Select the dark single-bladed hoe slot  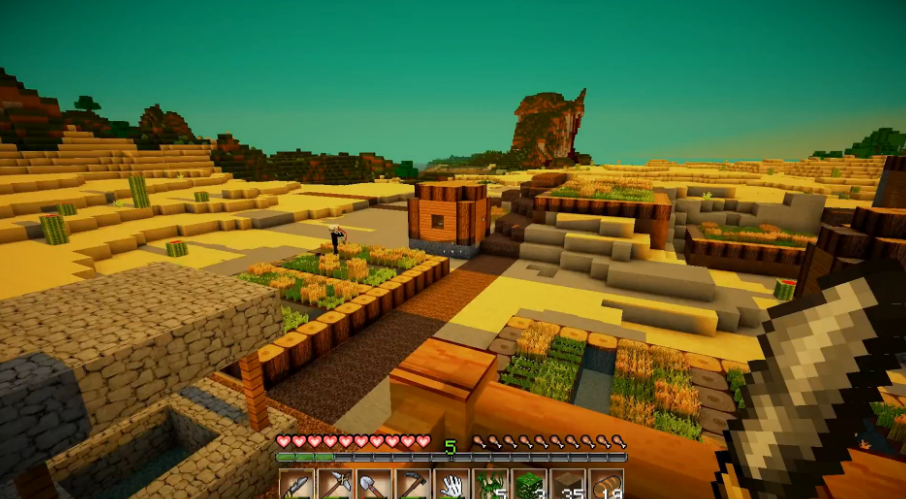413,485
